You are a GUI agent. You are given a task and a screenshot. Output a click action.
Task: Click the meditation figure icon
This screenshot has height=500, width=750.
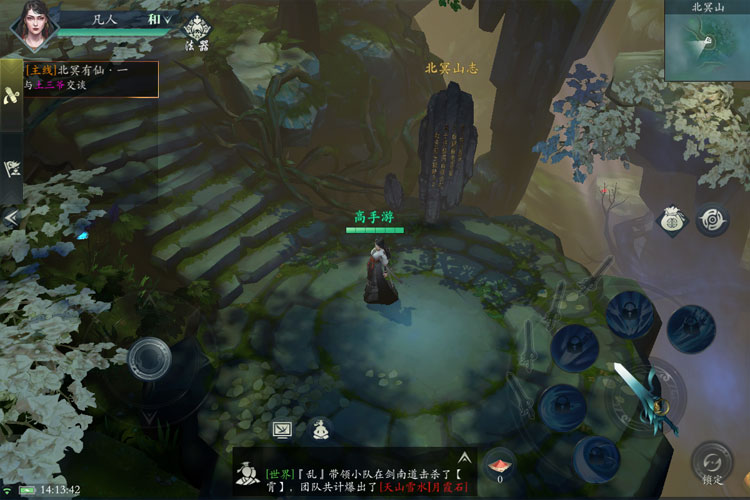tap(320, 429)
